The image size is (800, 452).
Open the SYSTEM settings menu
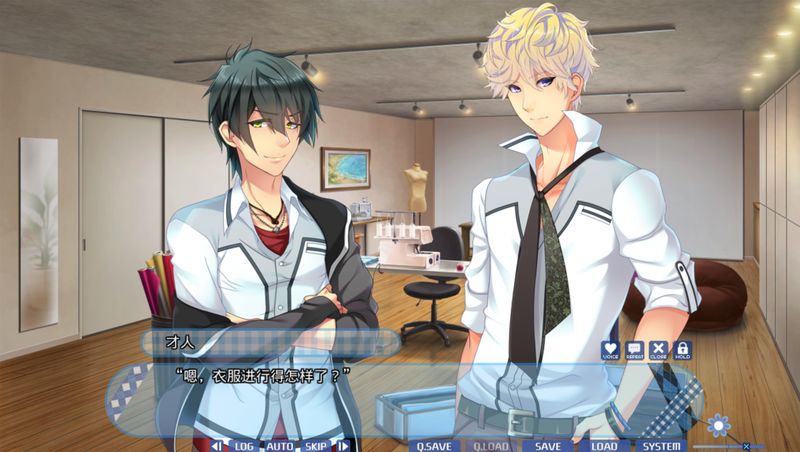click(x=661, y=446)
